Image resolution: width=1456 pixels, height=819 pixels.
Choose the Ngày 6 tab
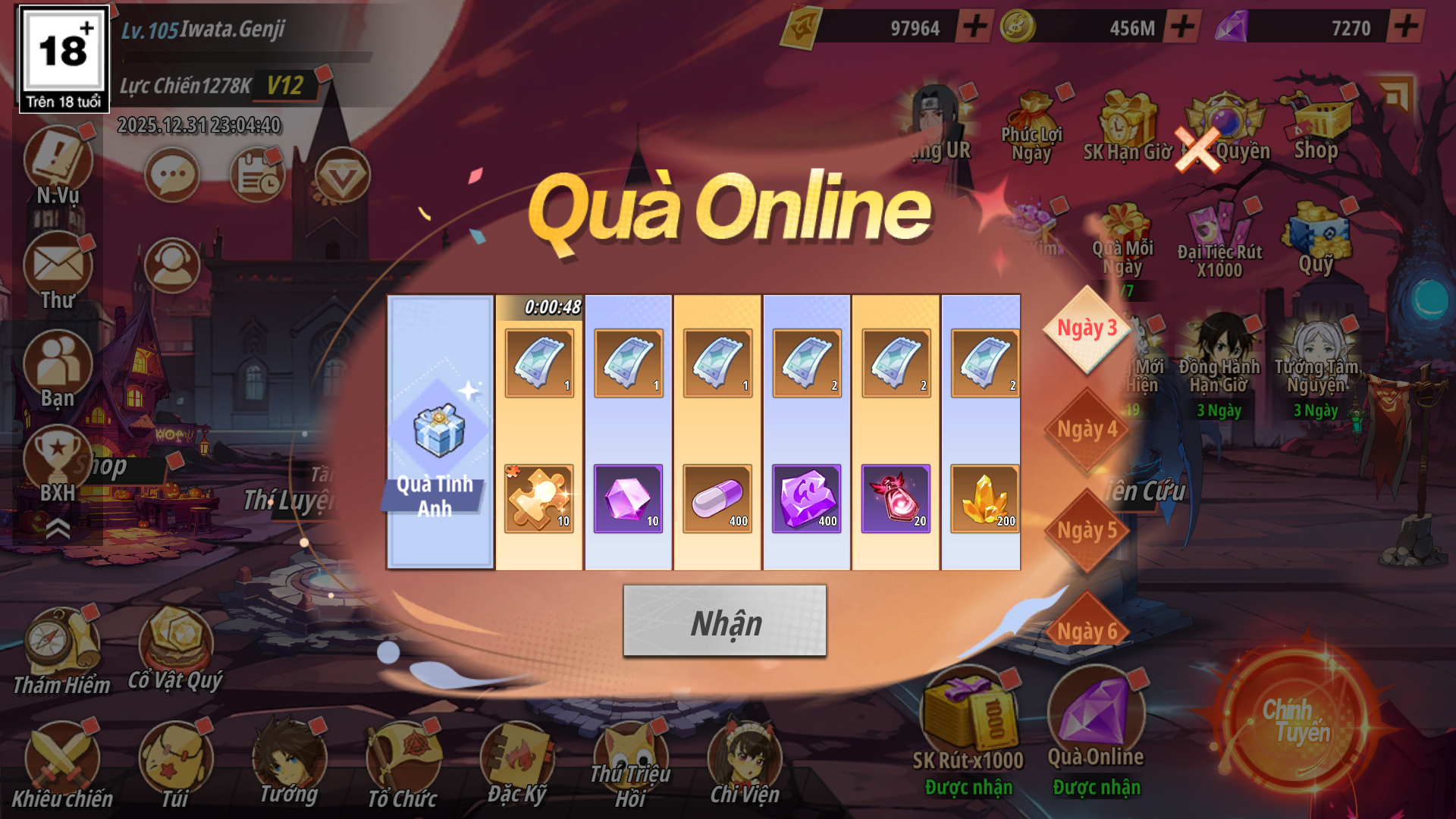pos(1087,629)
